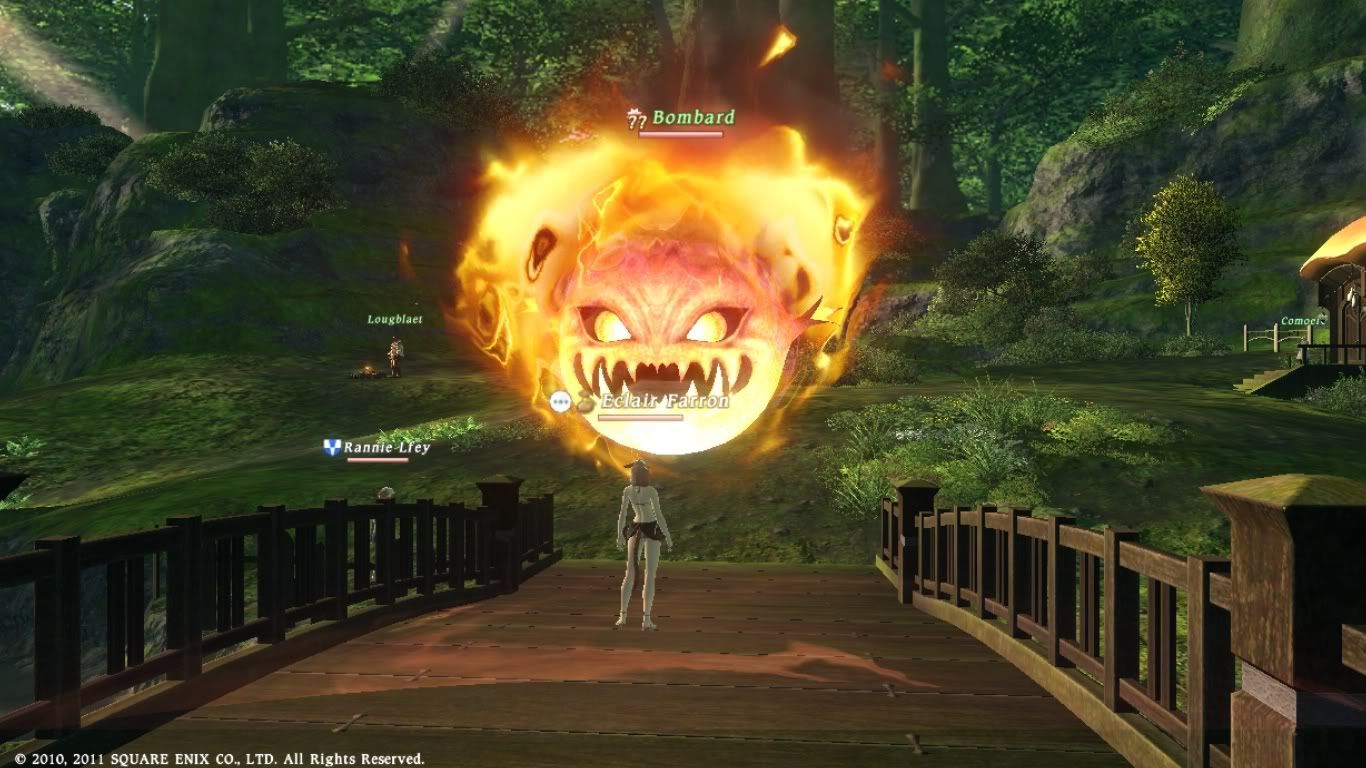Select the Bombard enemy nameplate

tap(692, 118)
